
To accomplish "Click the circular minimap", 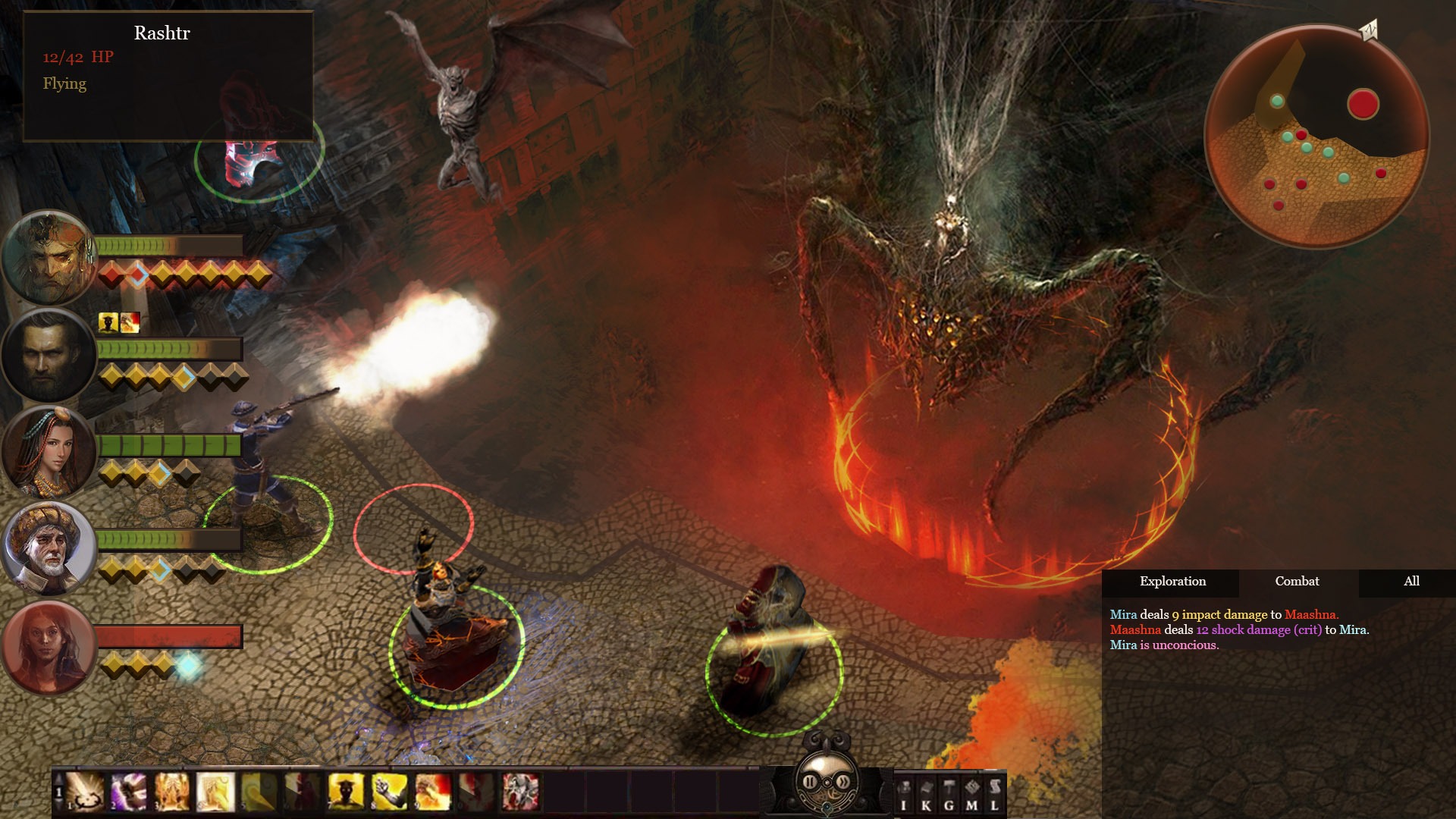I will tap(1316, 136).
